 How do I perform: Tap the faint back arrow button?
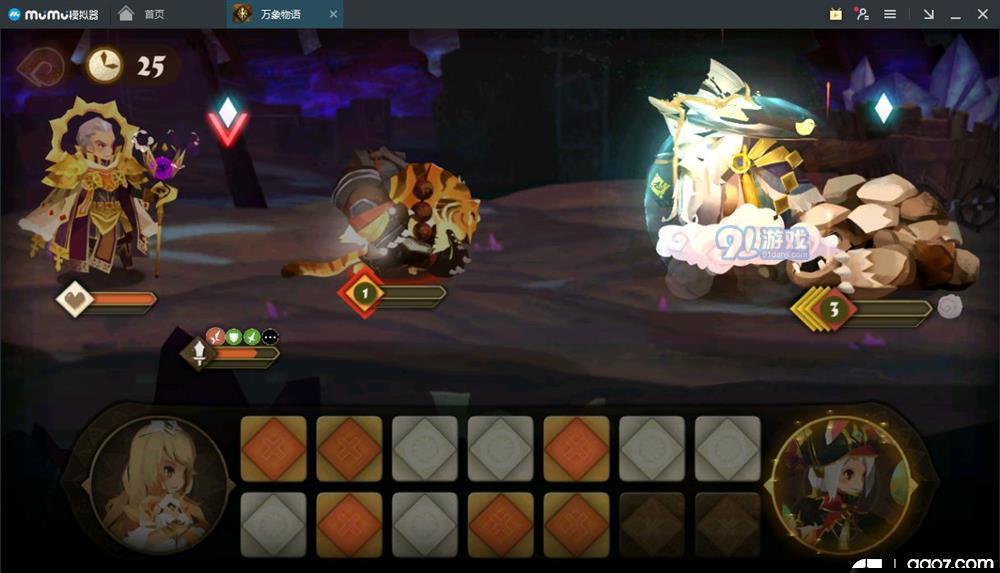coord(40,67)
